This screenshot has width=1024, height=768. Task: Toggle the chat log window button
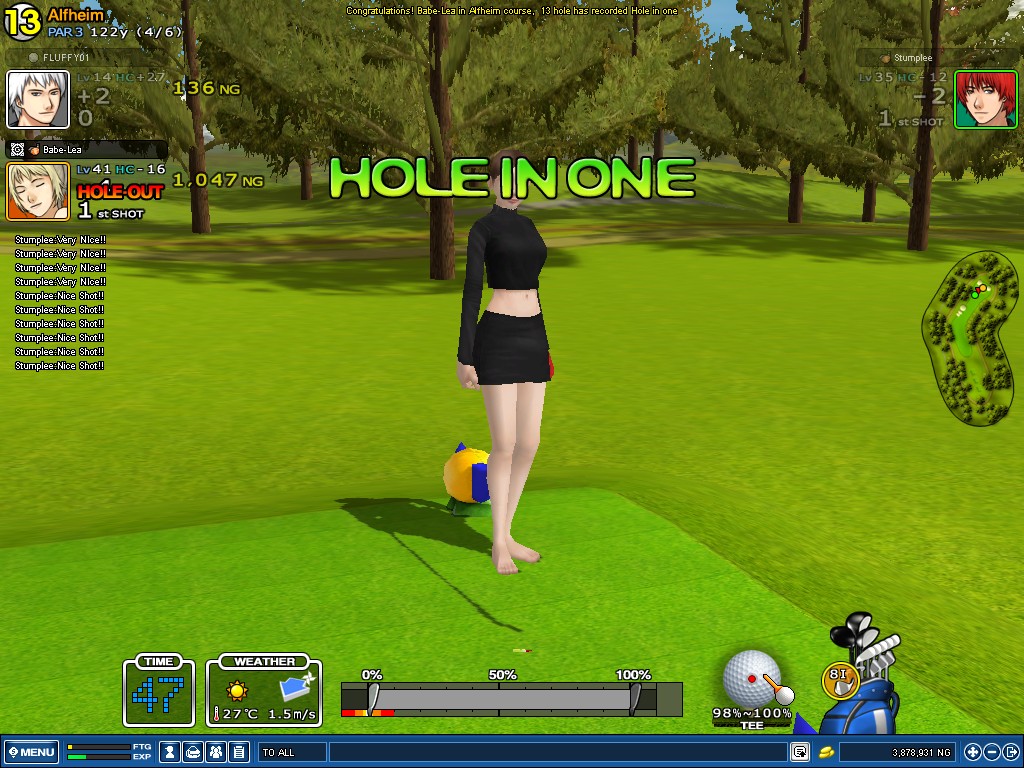(x=800, y=752)
